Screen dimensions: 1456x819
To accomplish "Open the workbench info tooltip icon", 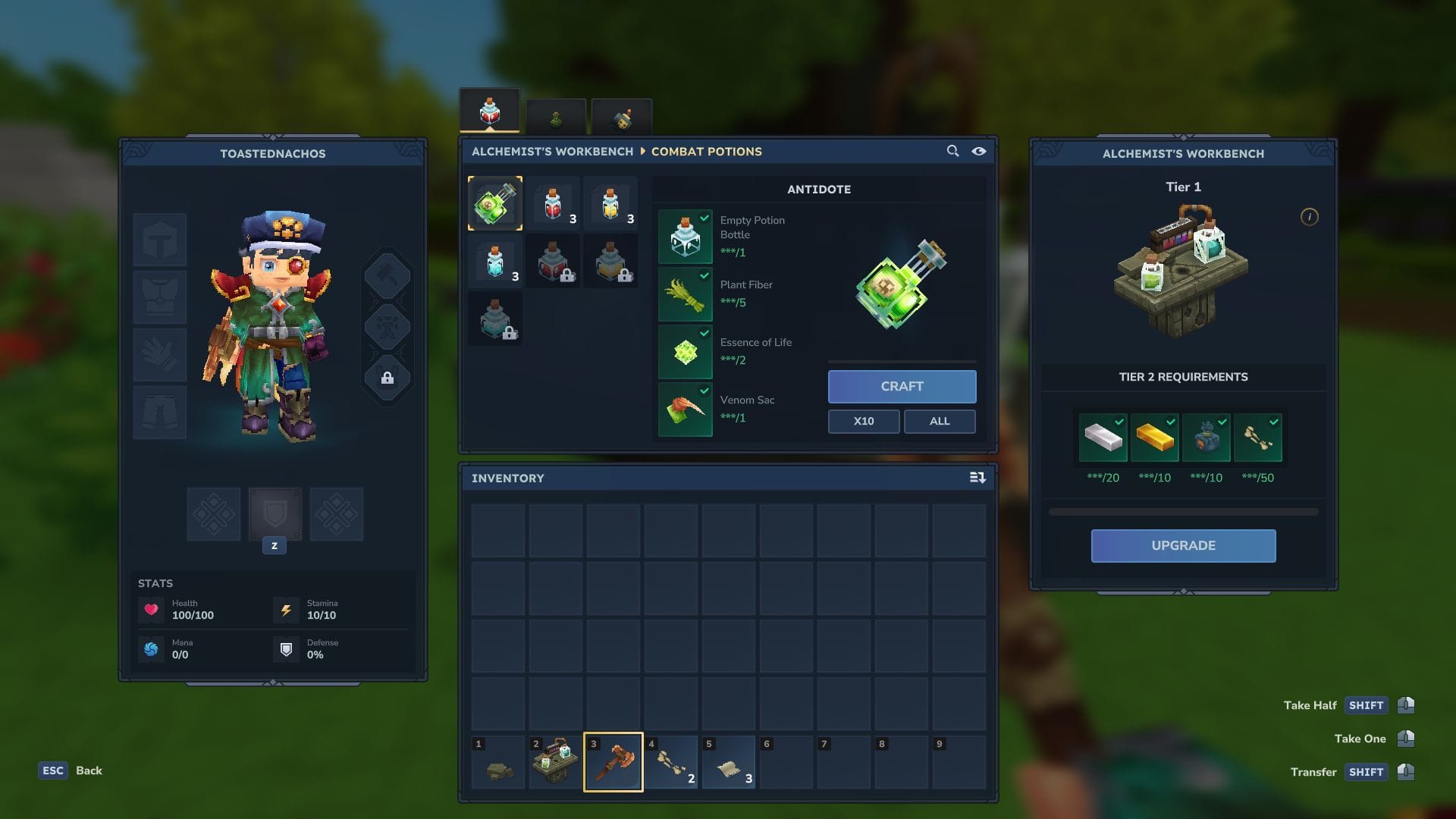I will (1308, 216).
